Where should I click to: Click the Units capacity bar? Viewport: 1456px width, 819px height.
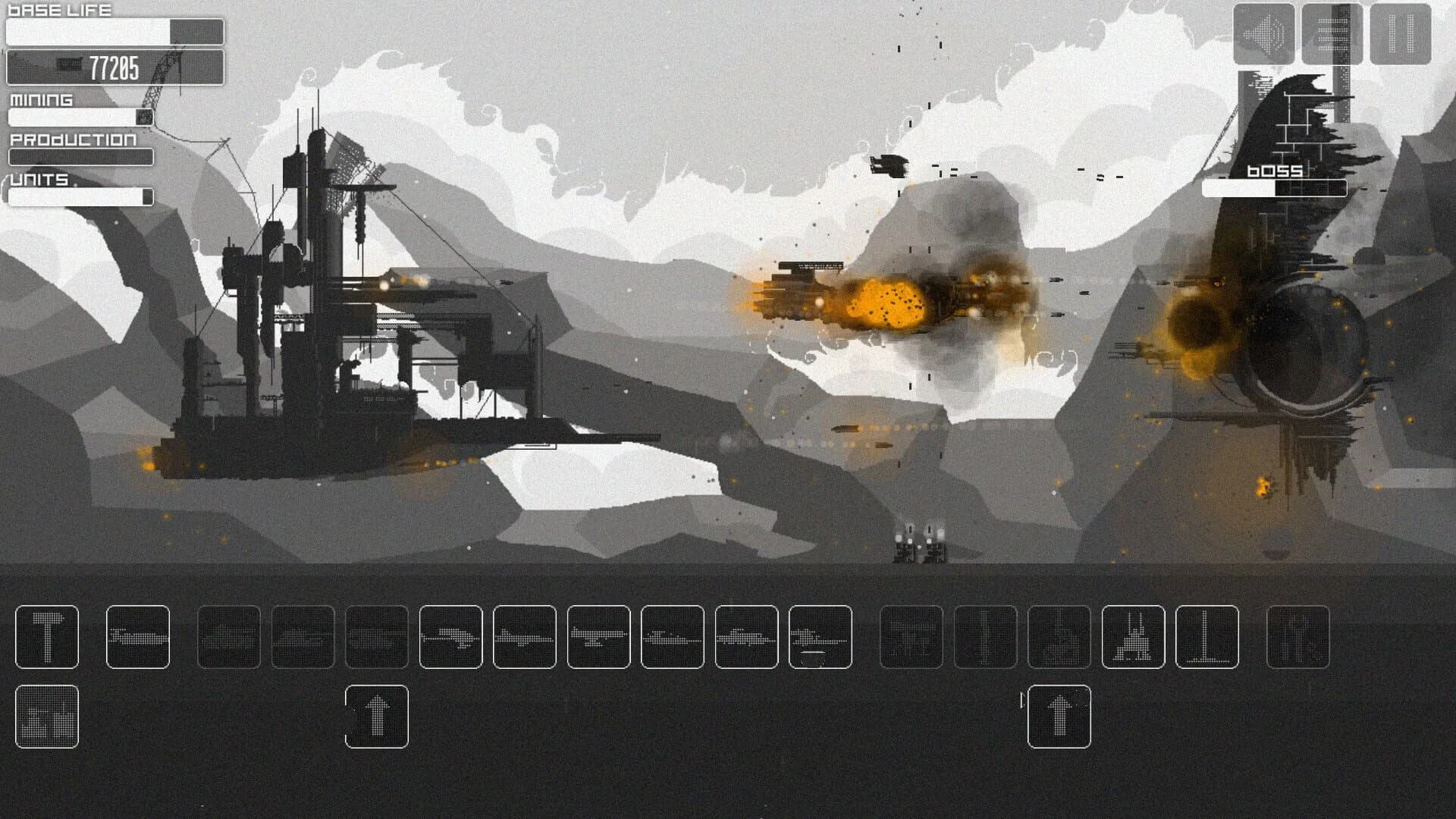[80, 196]
